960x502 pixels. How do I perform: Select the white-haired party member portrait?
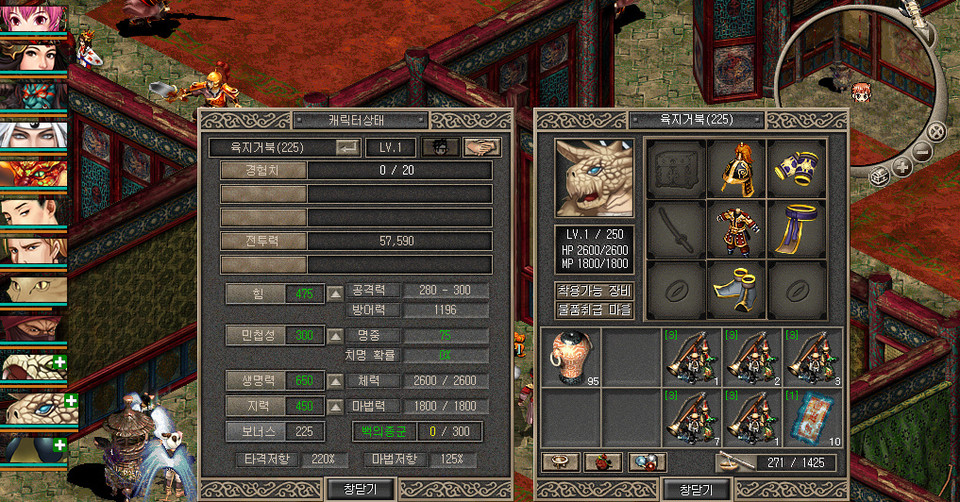(x=33, y=137)
